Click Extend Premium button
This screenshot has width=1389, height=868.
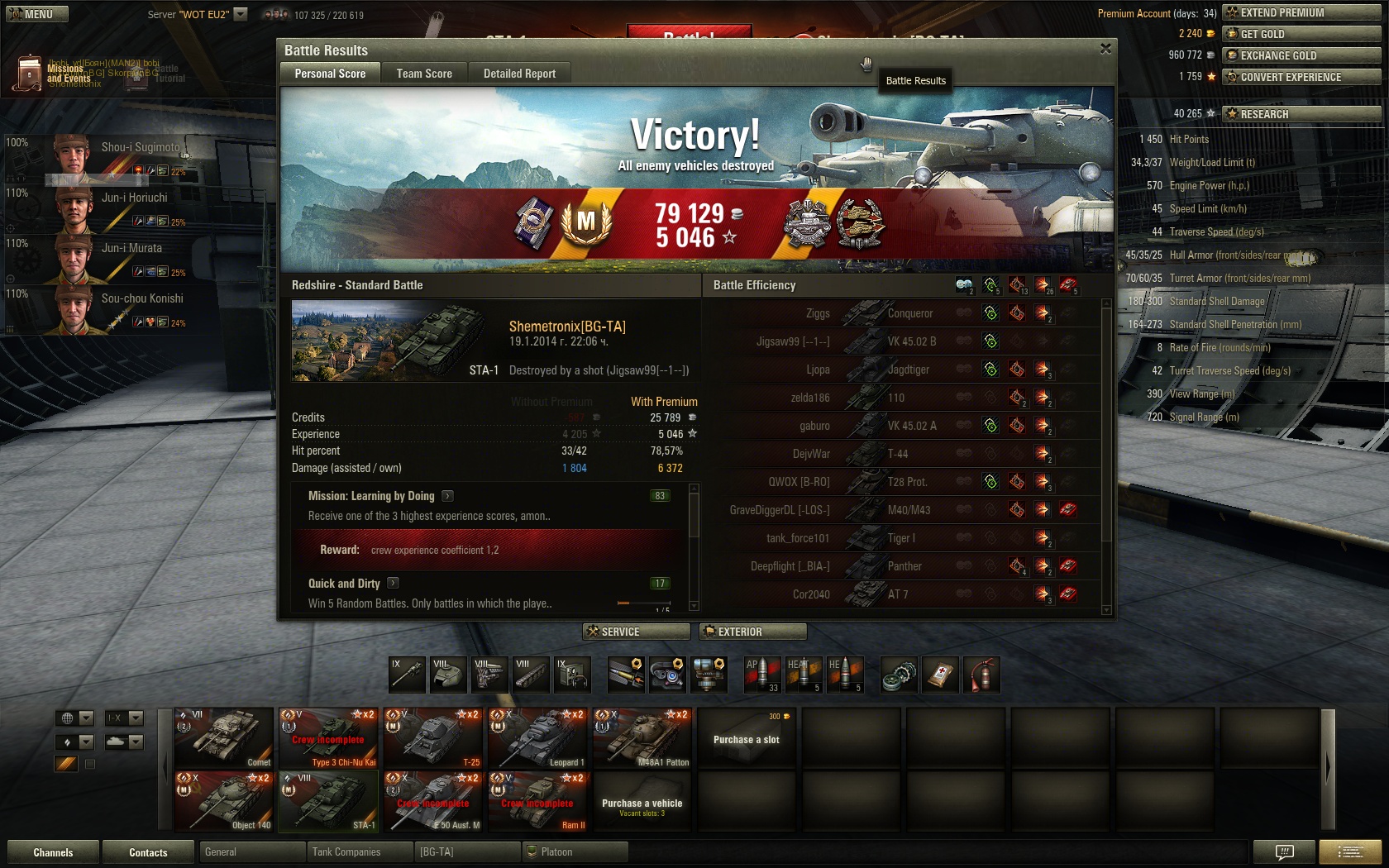pos(1301,12)
